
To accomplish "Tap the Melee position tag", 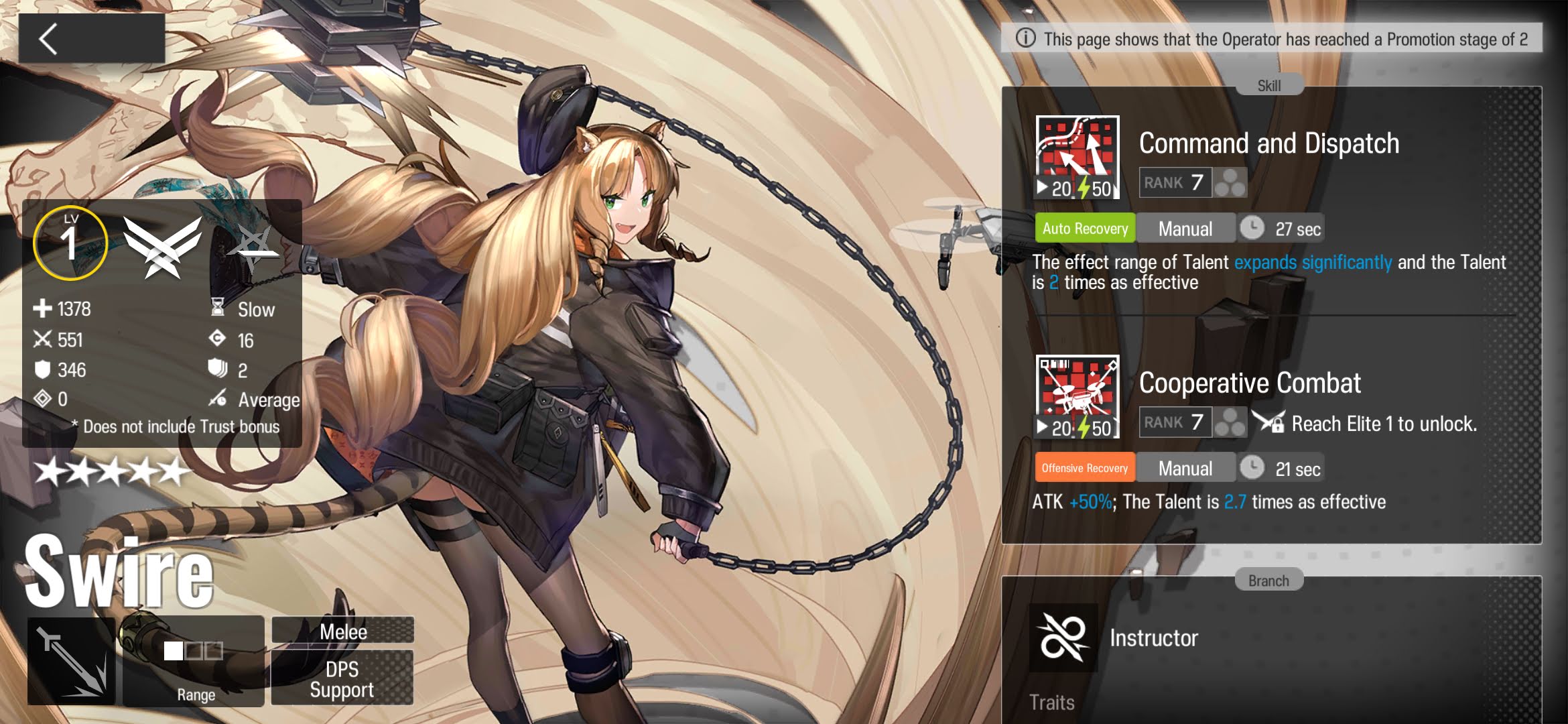I will pyautogui.click(x=342, y=631).
